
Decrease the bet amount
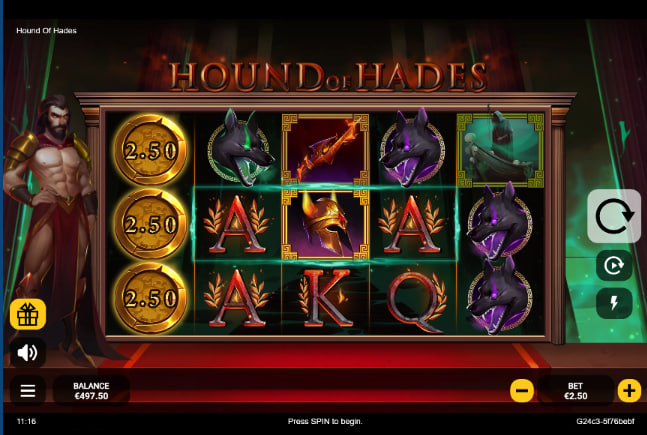tap(522, 390)
